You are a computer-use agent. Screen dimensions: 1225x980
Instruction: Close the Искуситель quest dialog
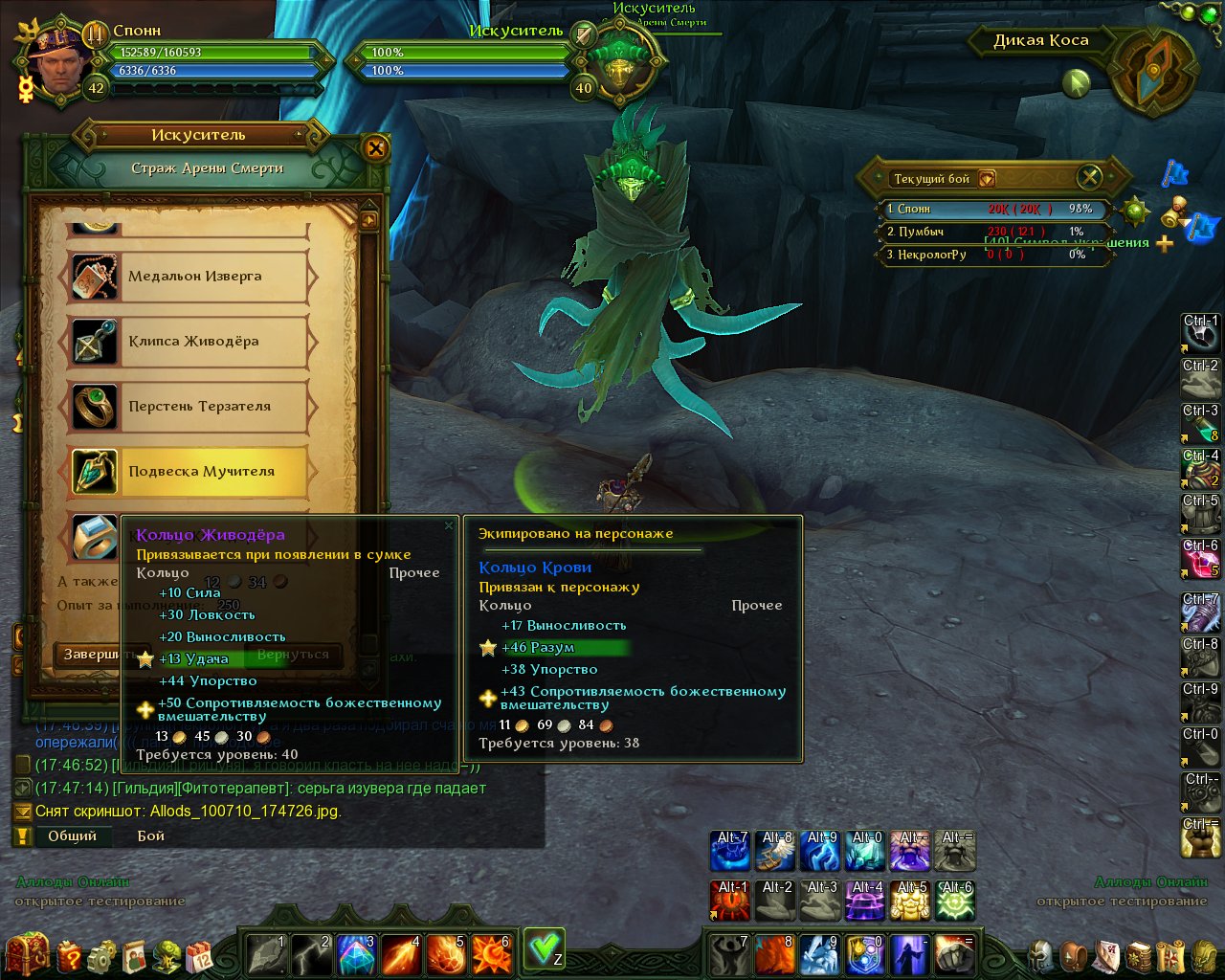tap(375, 148)
